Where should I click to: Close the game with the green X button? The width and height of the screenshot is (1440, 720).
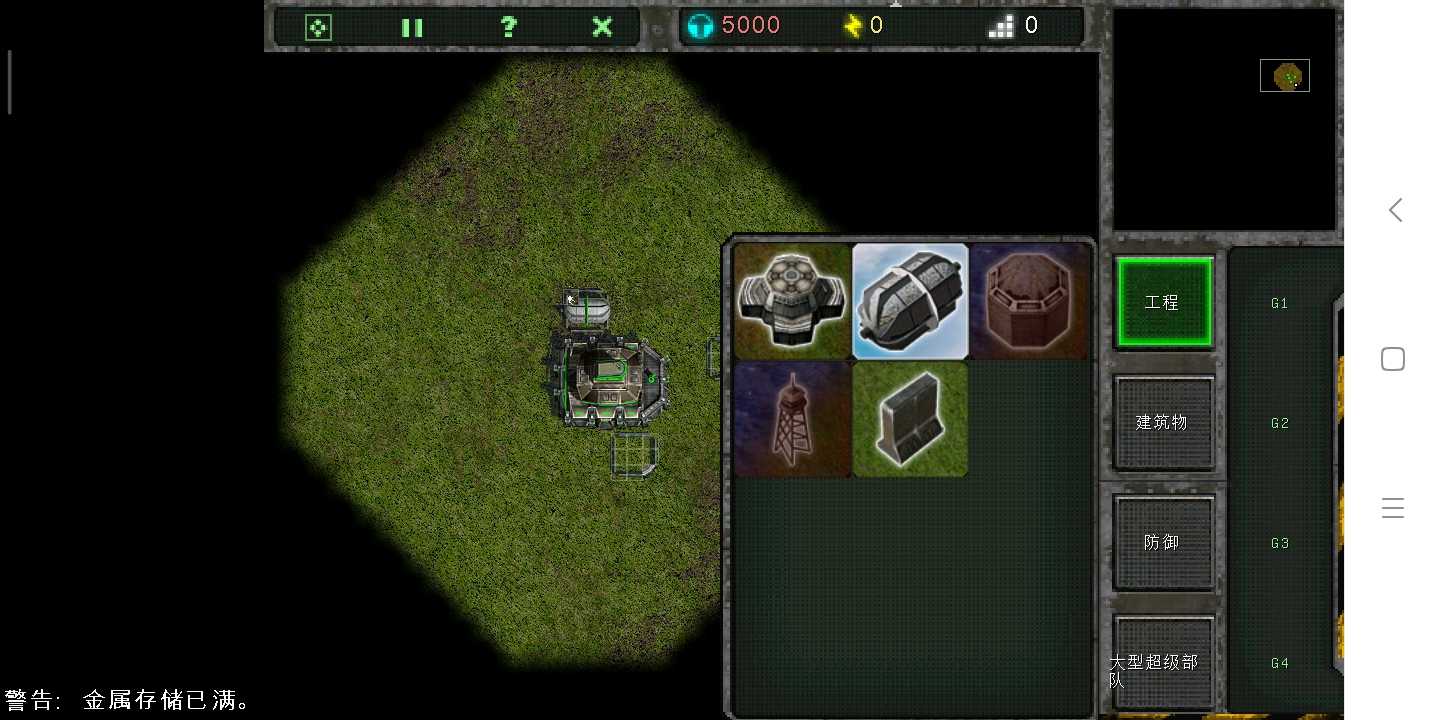point(602,27)
